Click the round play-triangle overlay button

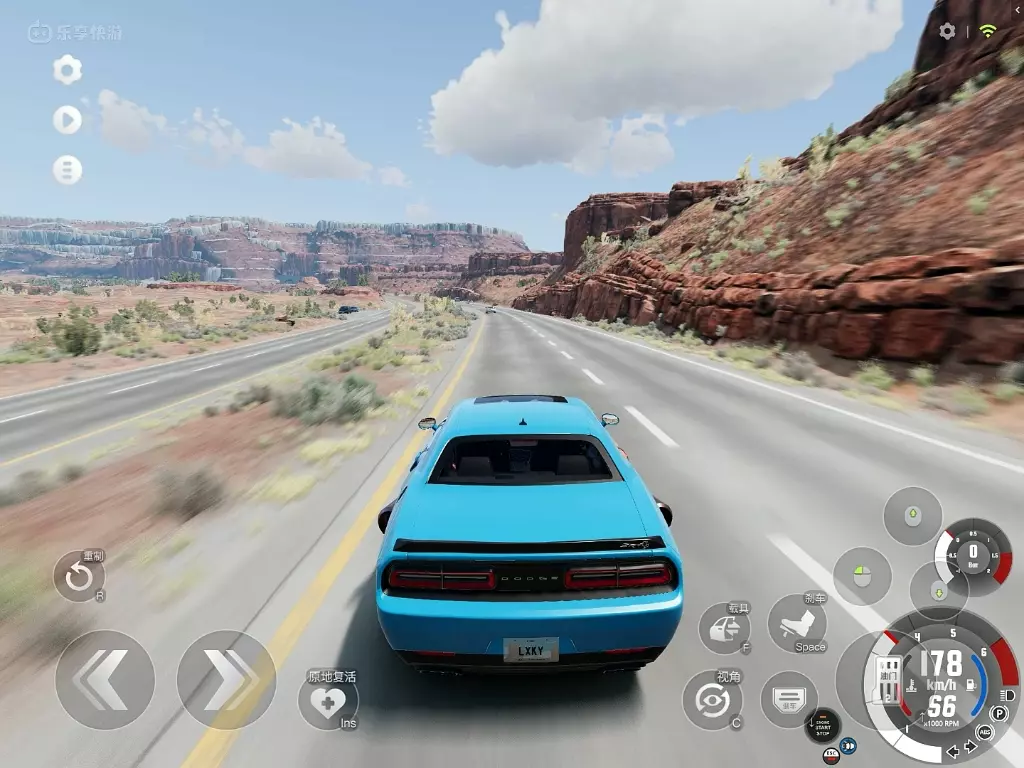67,120
